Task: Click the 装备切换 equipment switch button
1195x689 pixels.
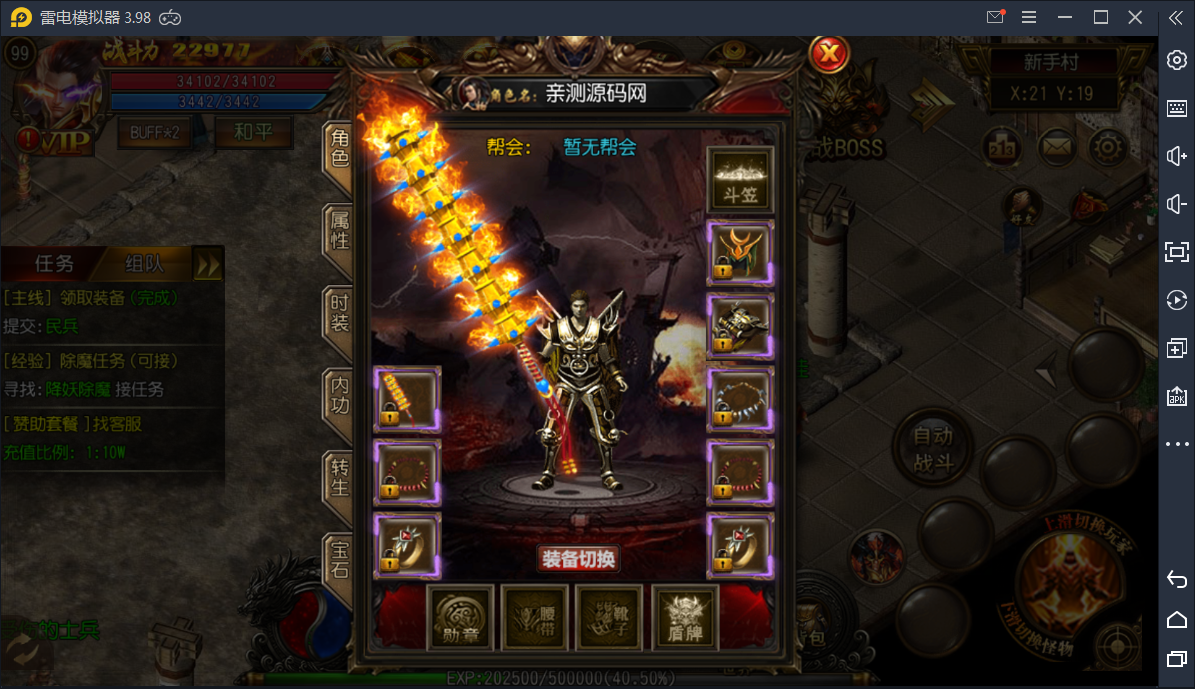Action: pyautogui.click(x=578, y=559)
